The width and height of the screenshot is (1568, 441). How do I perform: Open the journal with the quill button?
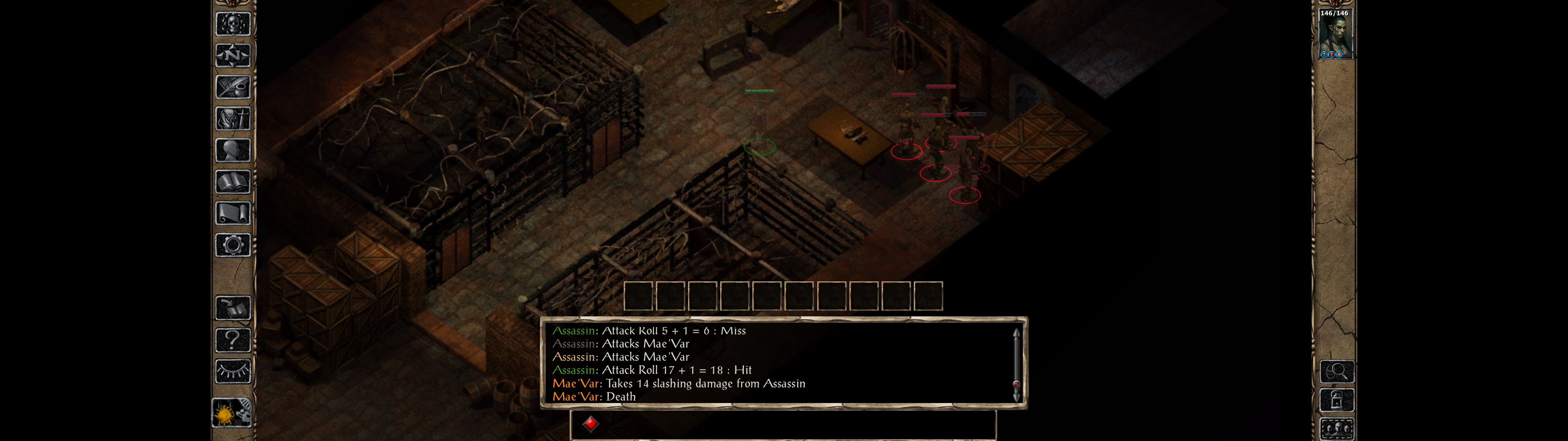coord(232,87)
